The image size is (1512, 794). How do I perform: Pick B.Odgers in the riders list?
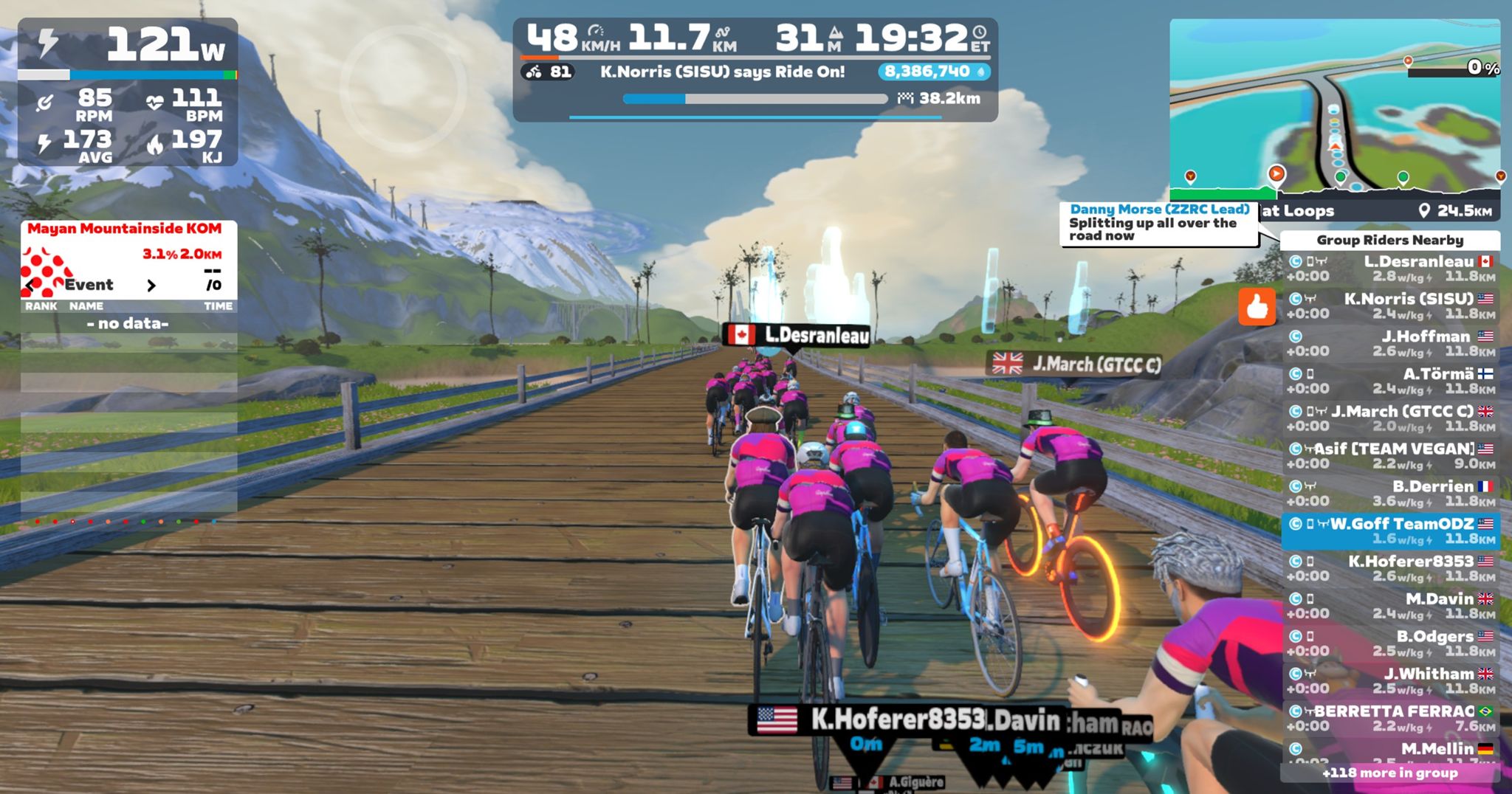pos(1390,643)
